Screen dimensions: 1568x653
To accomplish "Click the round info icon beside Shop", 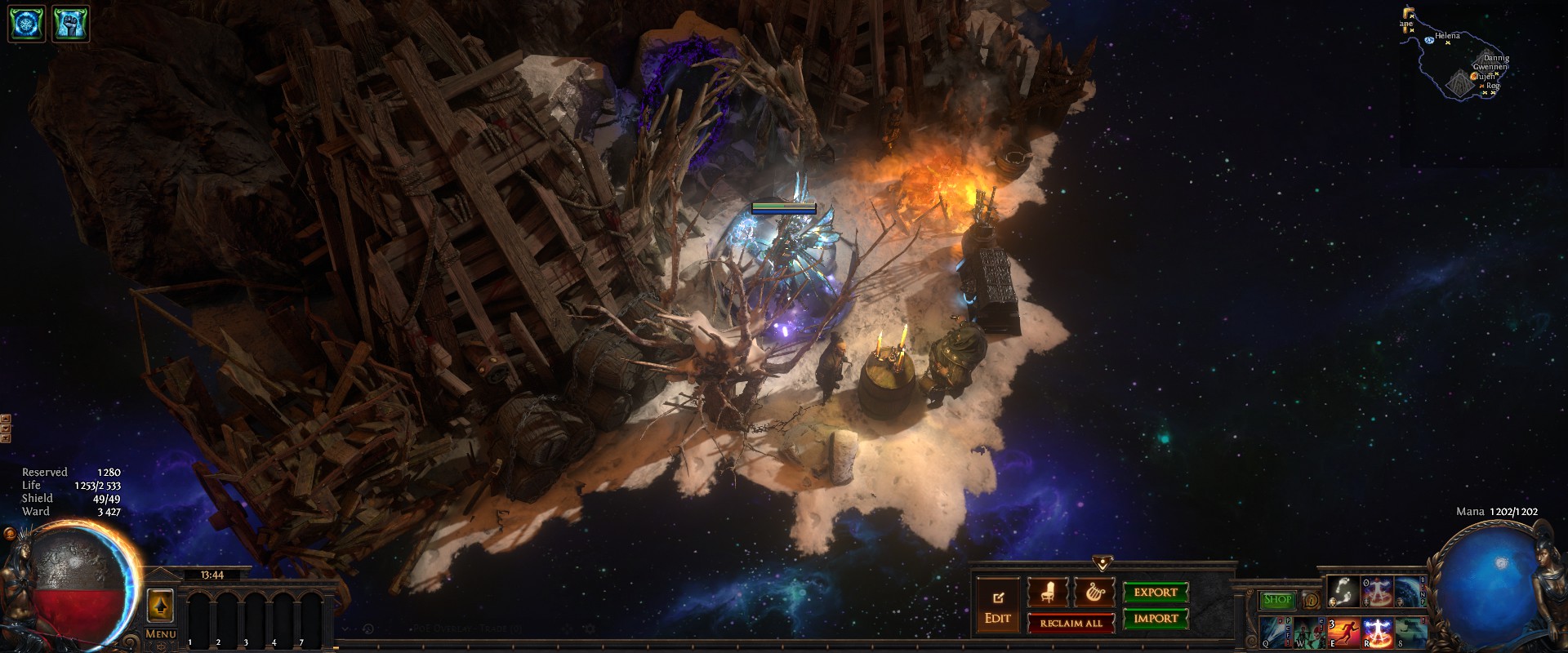I will click(1312, 601).
